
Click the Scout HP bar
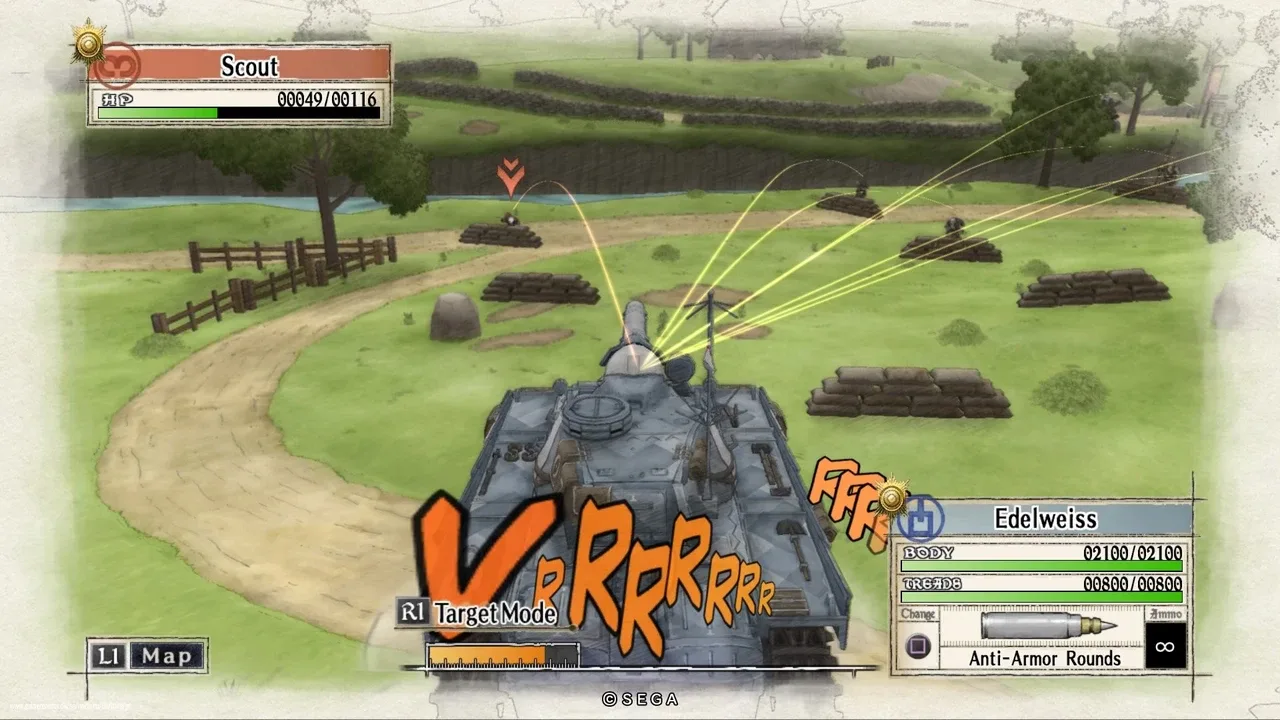point(238,110)
